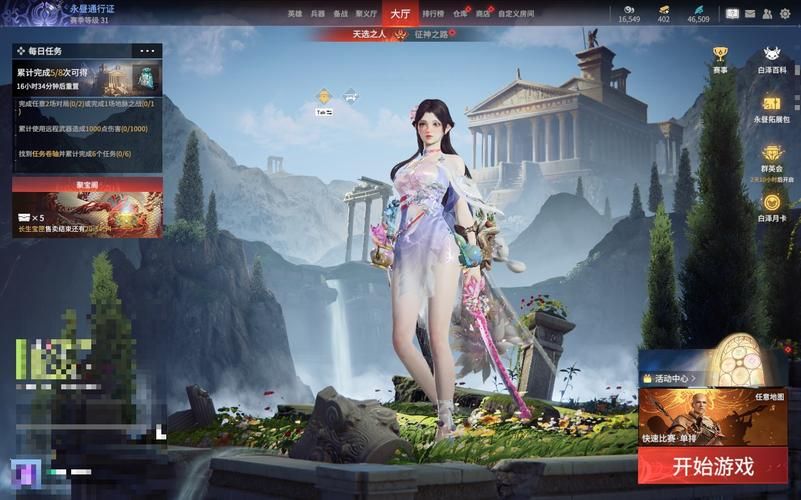801x500 pixels.
Task: Open the 白泽月卡 monthly card icon
Action: point(772,206)
